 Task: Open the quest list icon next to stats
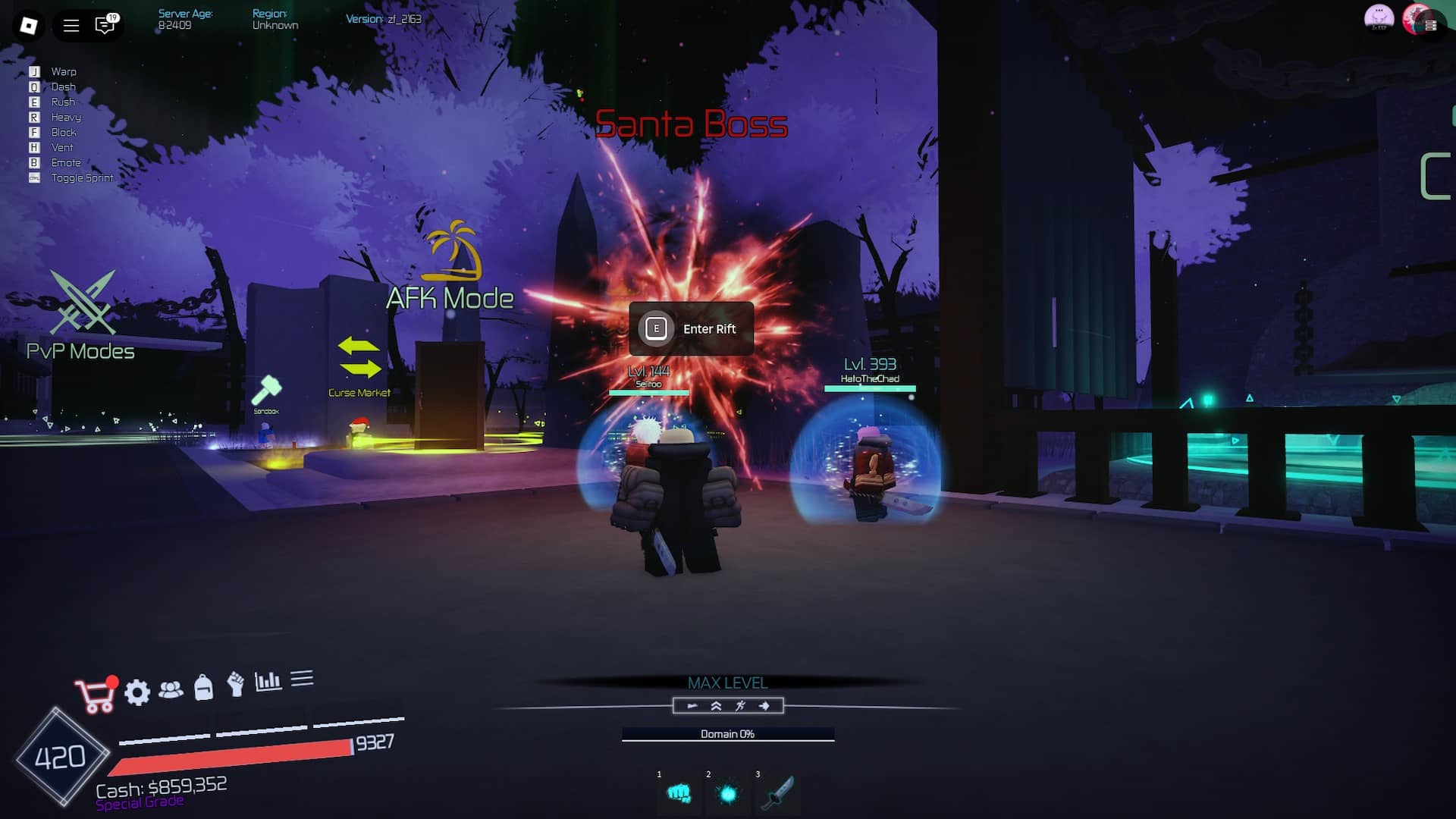(x=303, y=679)
